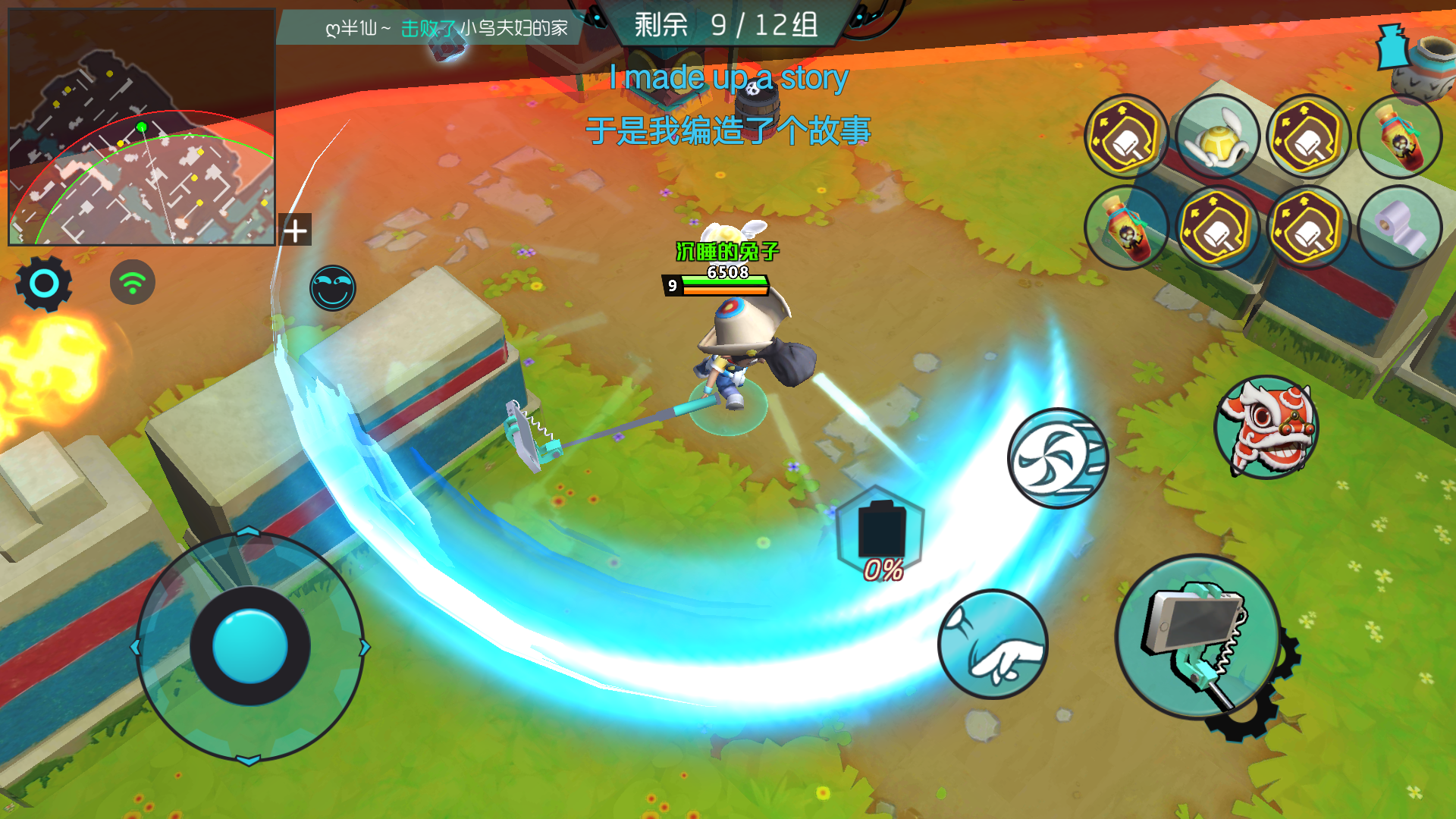This screenshot has height=819, width=1456.
Task: Click the text 'I made up a story'
Action: point(728,76)
